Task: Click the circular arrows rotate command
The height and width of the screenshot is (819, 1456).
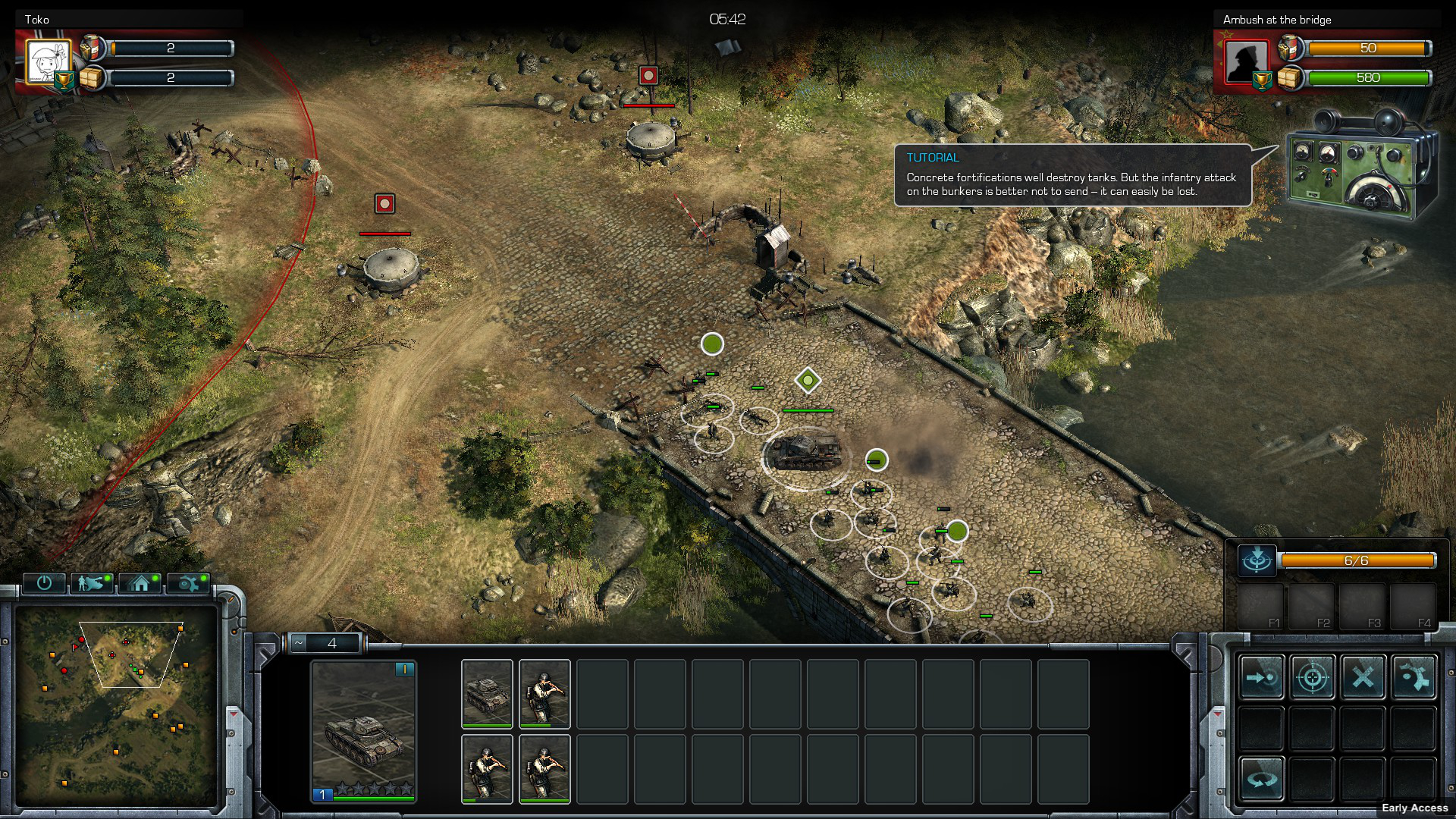Action: point(1262,778)
